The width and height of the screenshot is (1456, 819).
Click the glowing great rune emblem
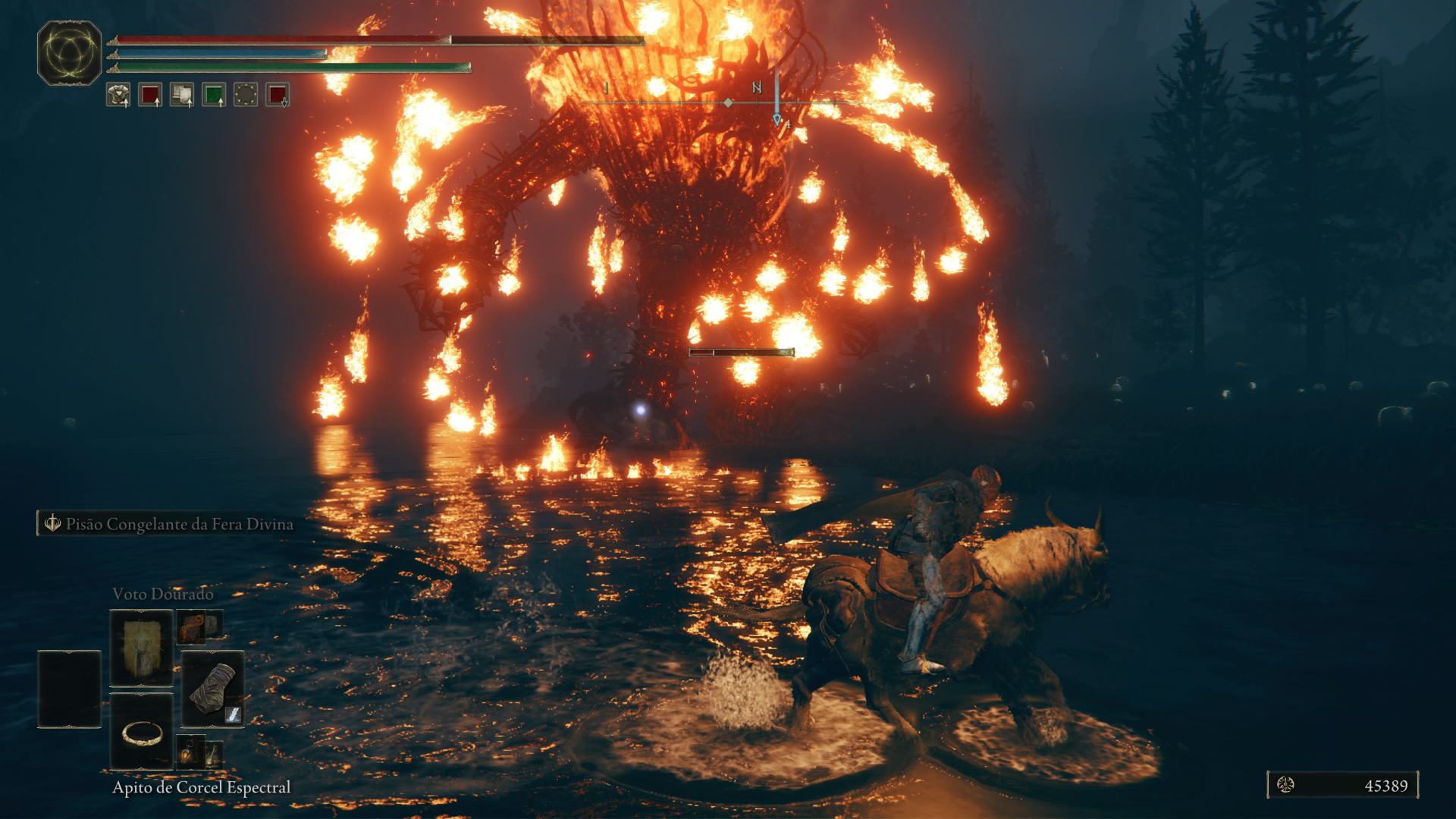coord(69,52)
